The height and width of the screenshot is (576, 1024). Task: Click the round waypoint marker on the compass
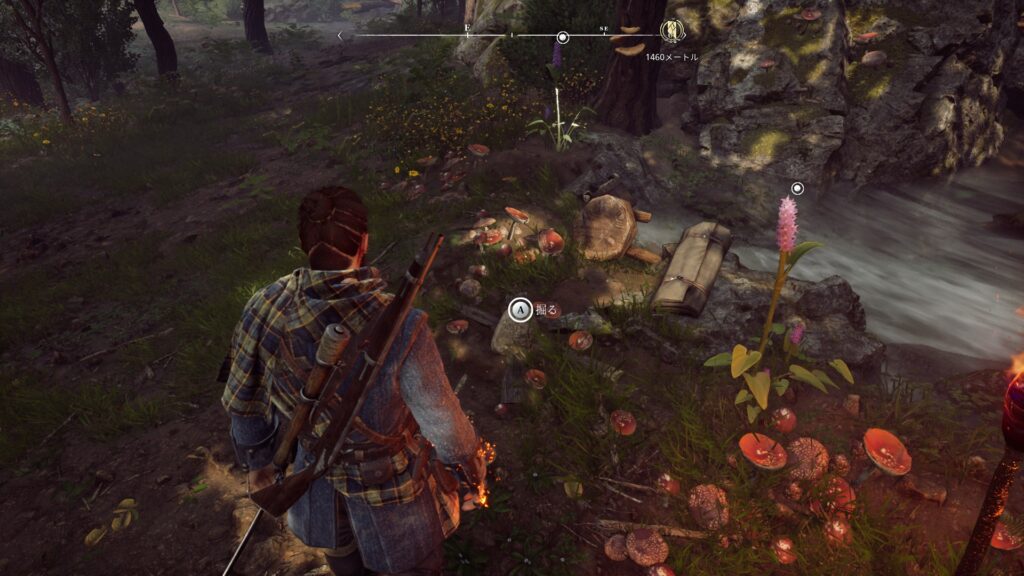(563, 38)
